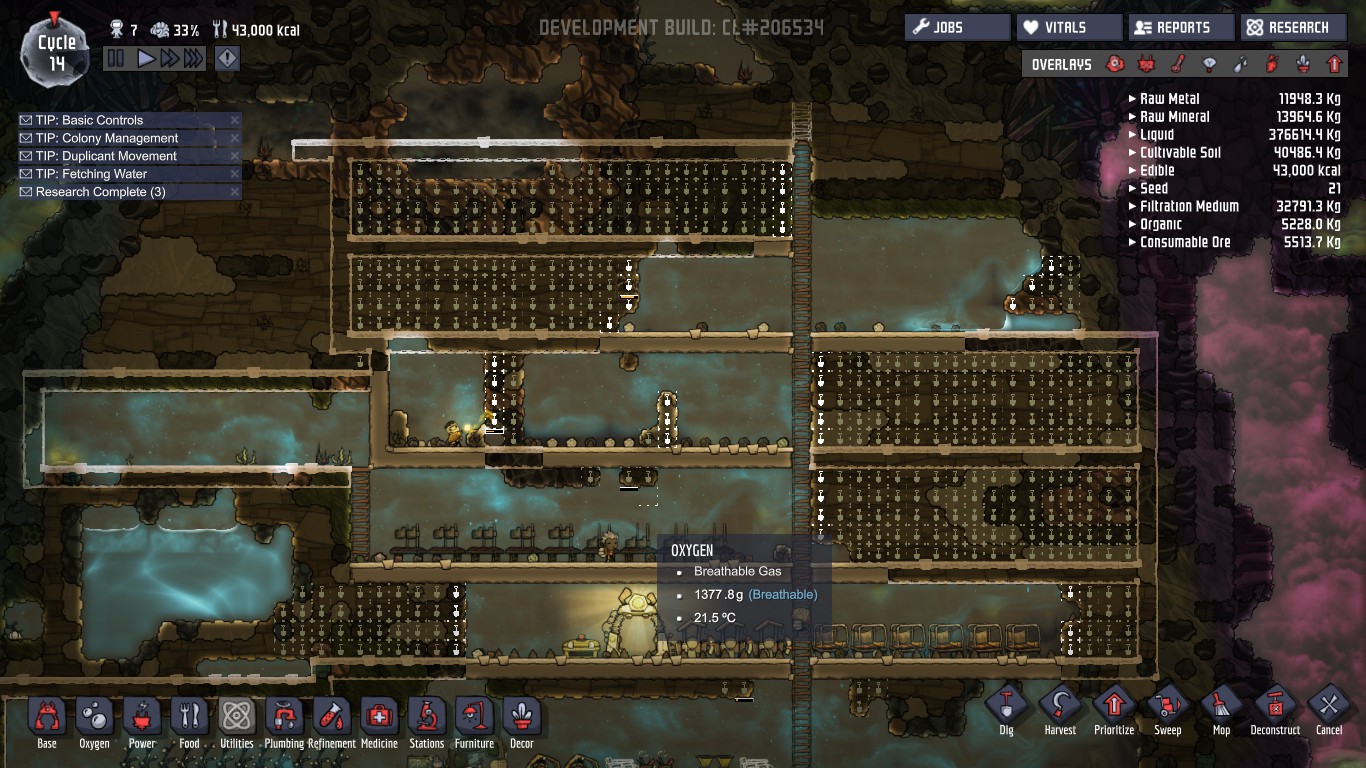The height and width of the screenshot is (768, 1366).
Task: Activate the Dig tool
Action: [1006, 711]
